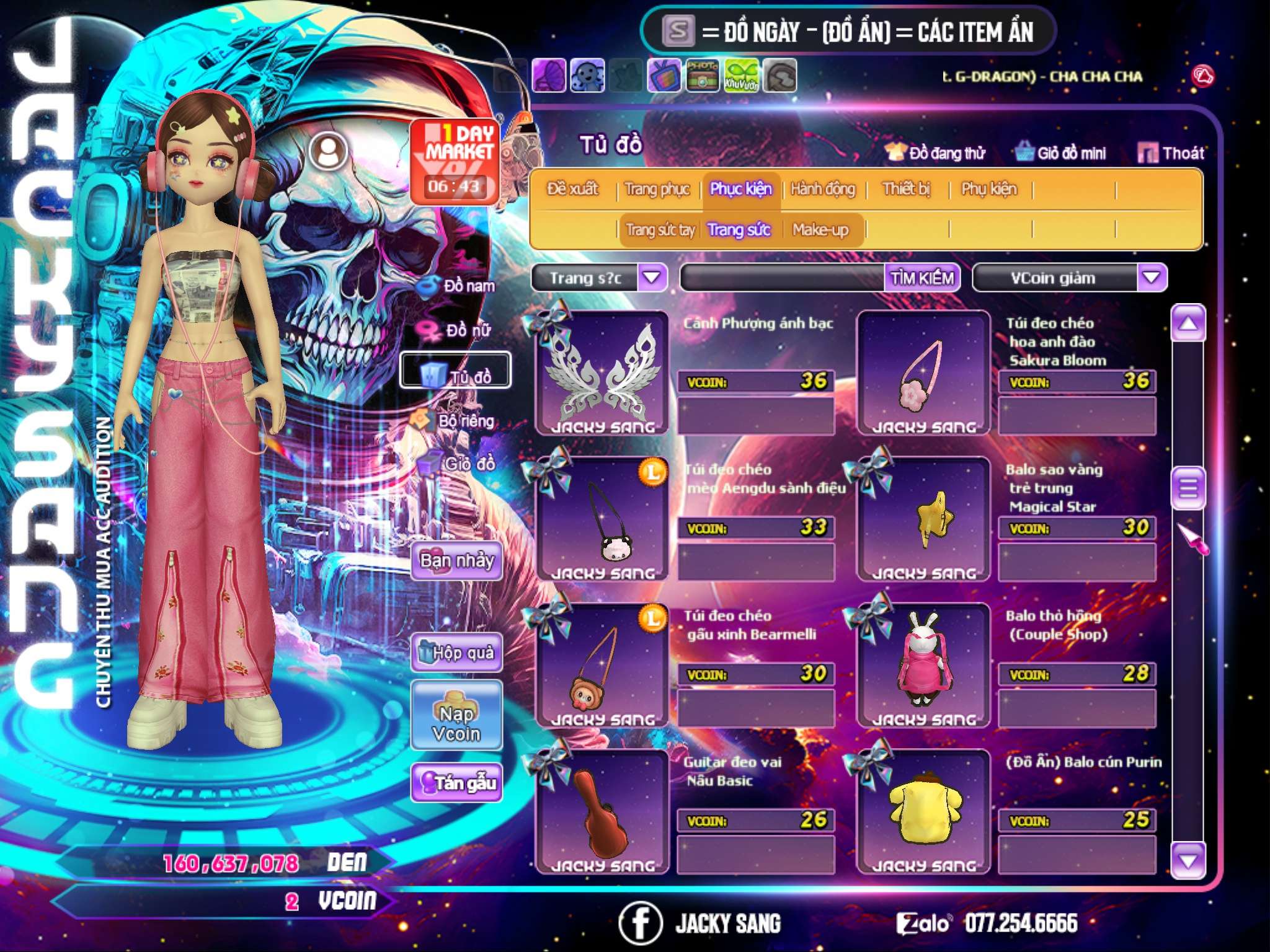
Task: Click the TÌM KIẾM search button
Action: coord(921,278)
